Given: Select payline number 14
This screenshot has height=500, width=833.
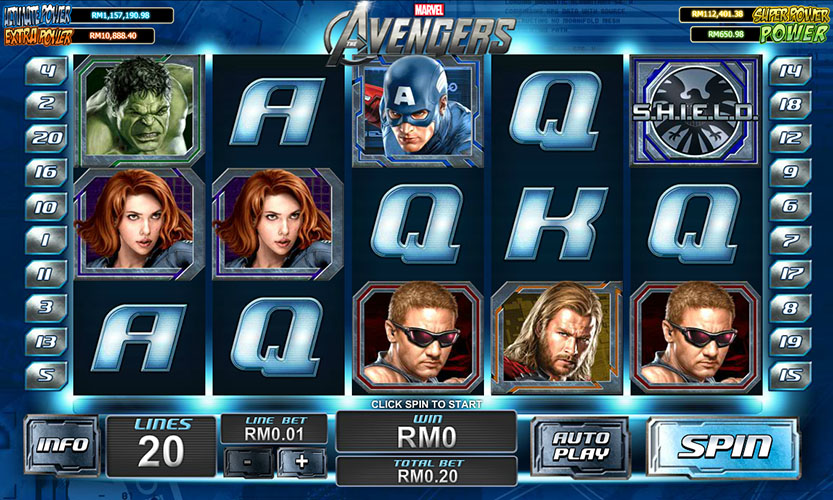Looking at the screenshot, I should tap(790, 70).
